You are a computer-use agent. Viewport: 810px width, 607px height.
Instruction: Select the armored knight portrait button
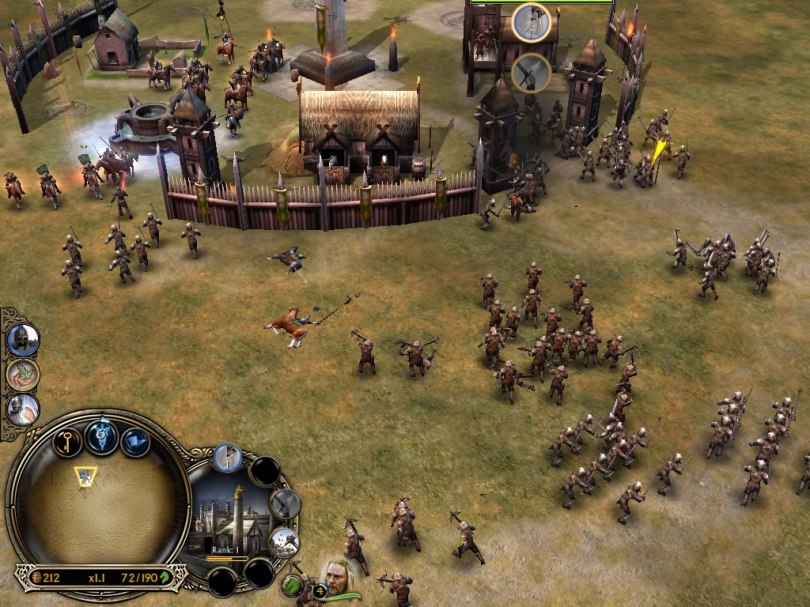(x=21, y=408)
